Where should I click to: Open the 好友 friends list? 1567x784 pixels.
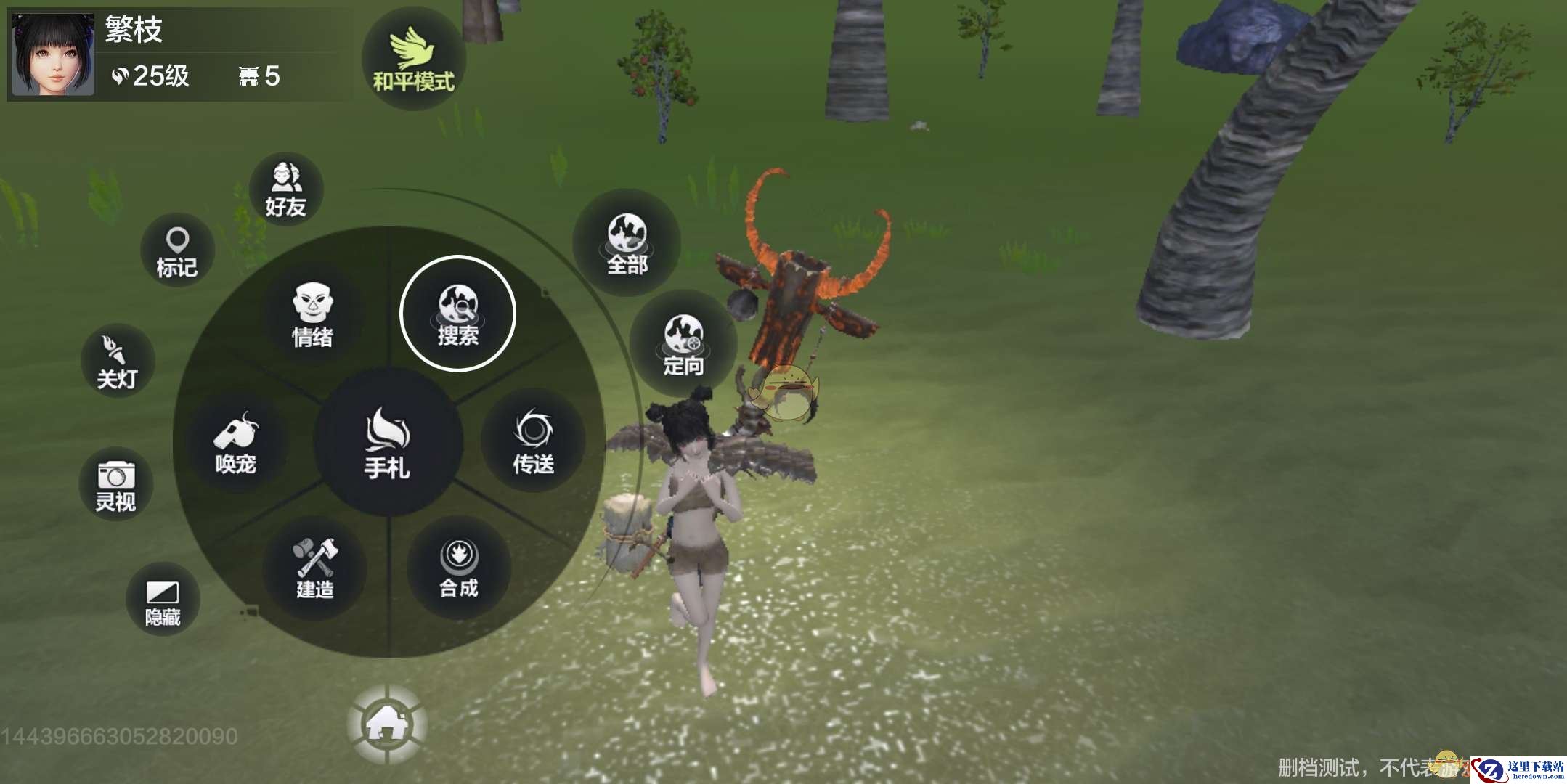(x=285, y=189)
